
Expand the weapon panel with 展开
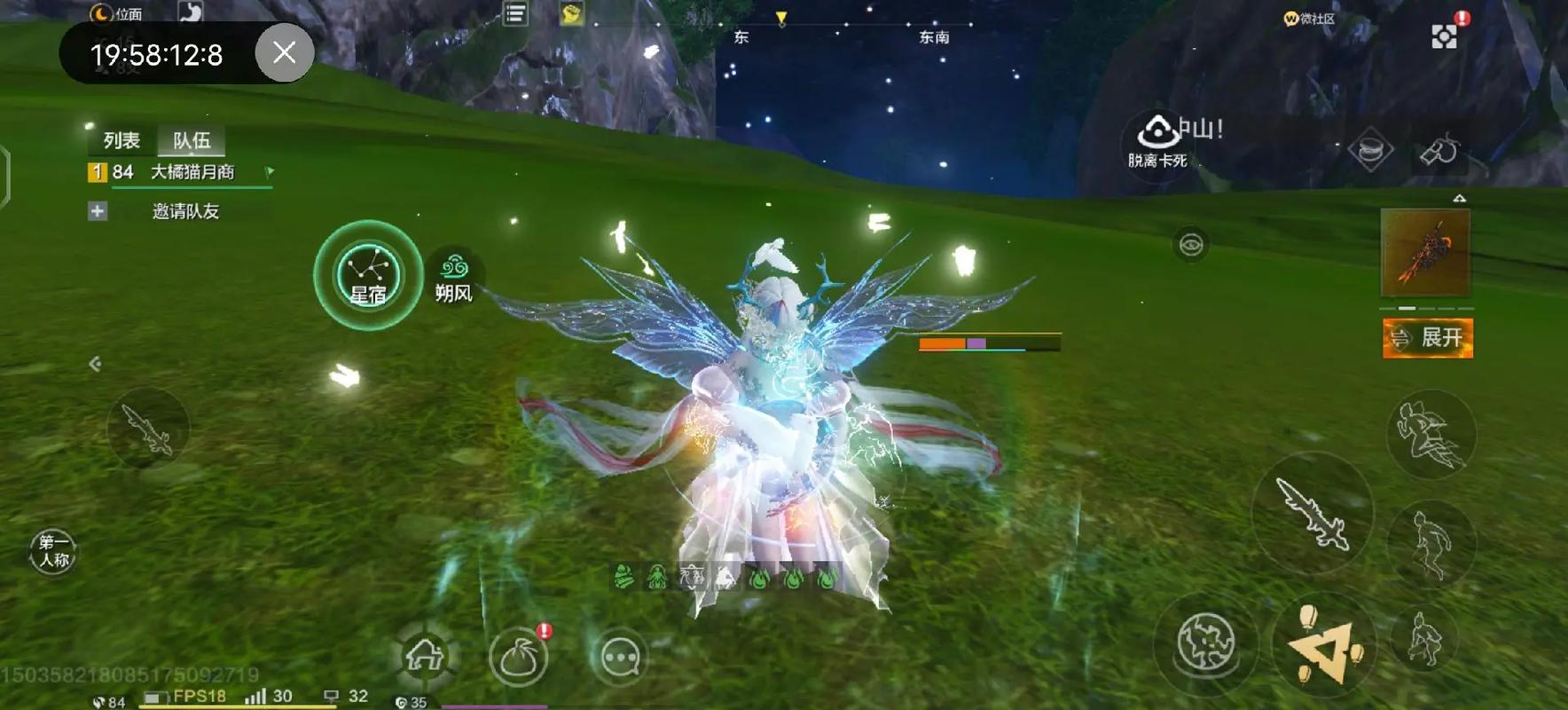[1428, 338]
